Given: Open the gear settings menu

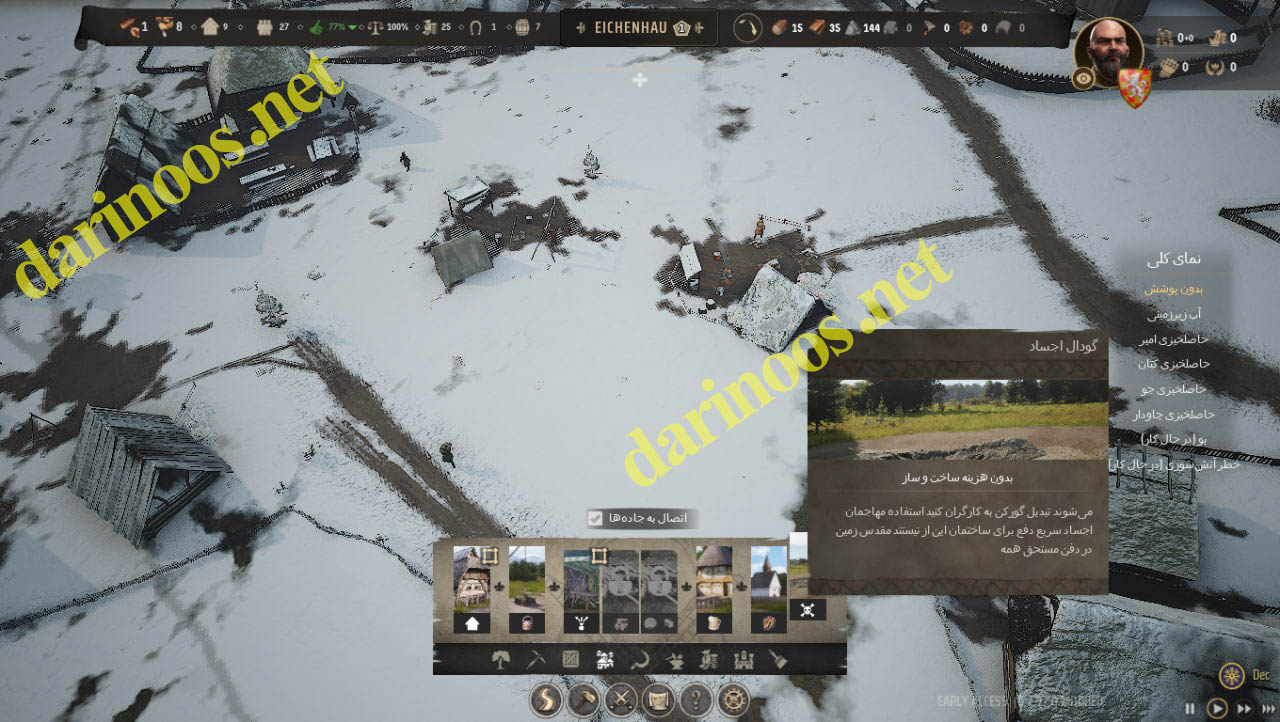Looking at the screenshot, I should click(733, 699).
